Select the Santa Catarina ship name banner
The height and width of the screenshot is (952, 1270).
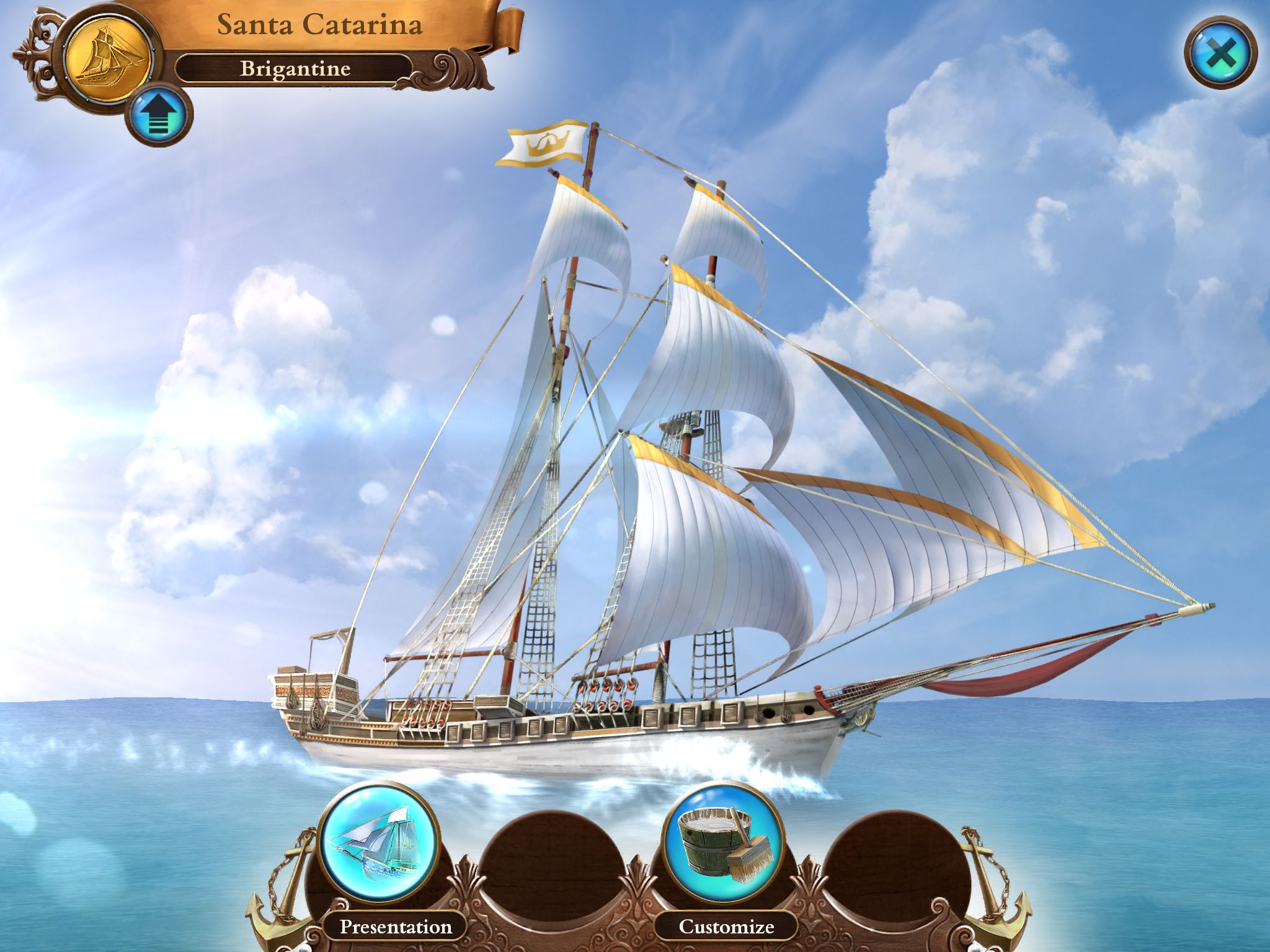pyautogui.click(x=320, y=25)
